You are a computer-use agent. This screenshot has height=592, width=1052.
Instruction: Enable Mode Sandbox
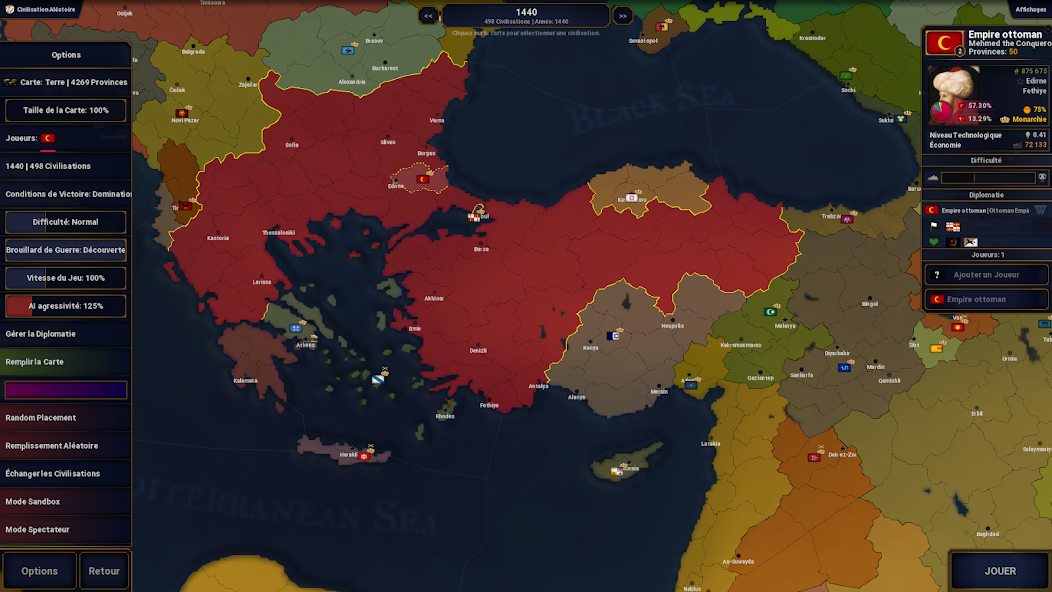pyautogui.click(x=66, y=502)
